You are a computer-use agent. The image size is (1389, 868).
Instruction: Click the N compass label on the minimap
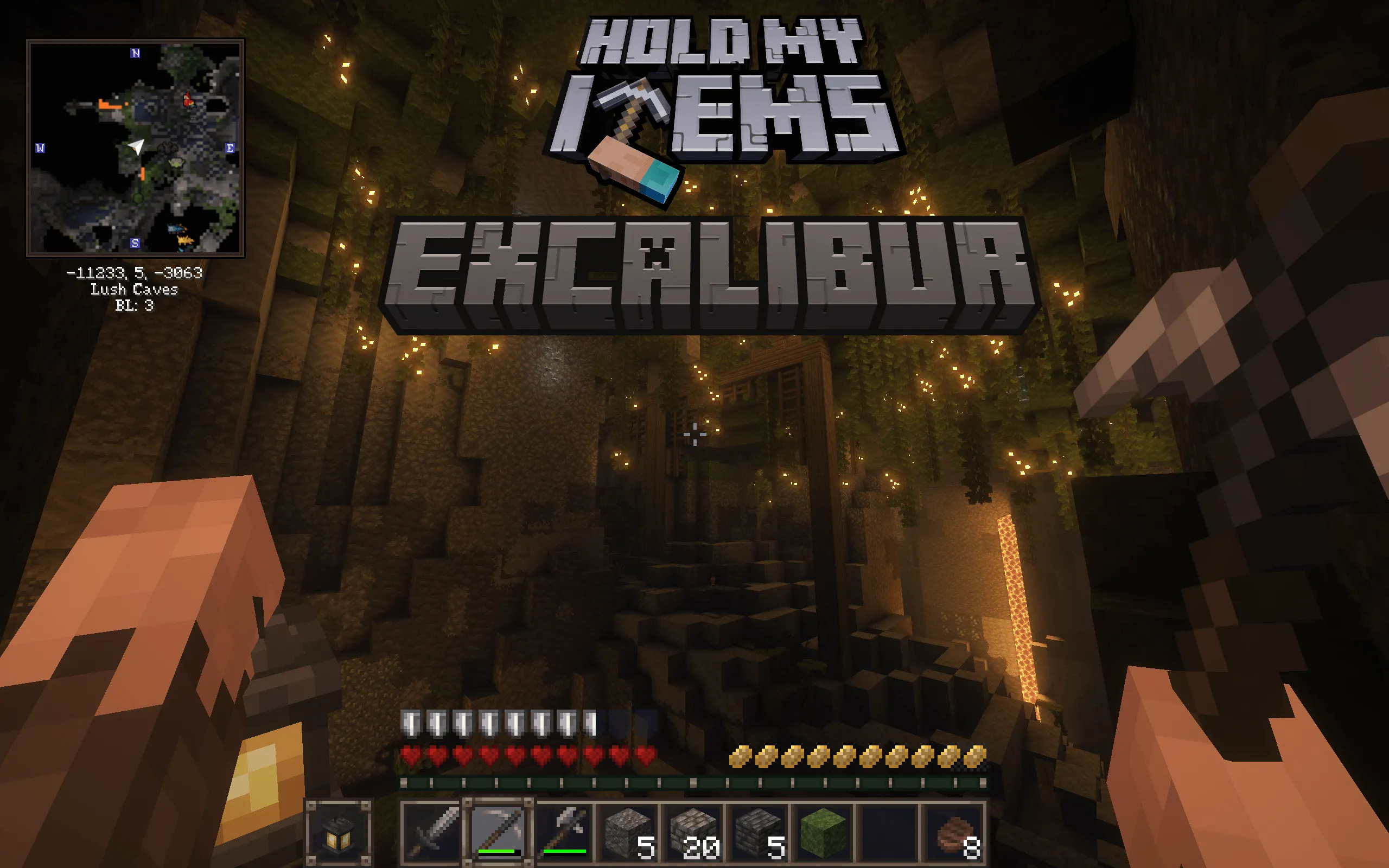tap(136, 53)
